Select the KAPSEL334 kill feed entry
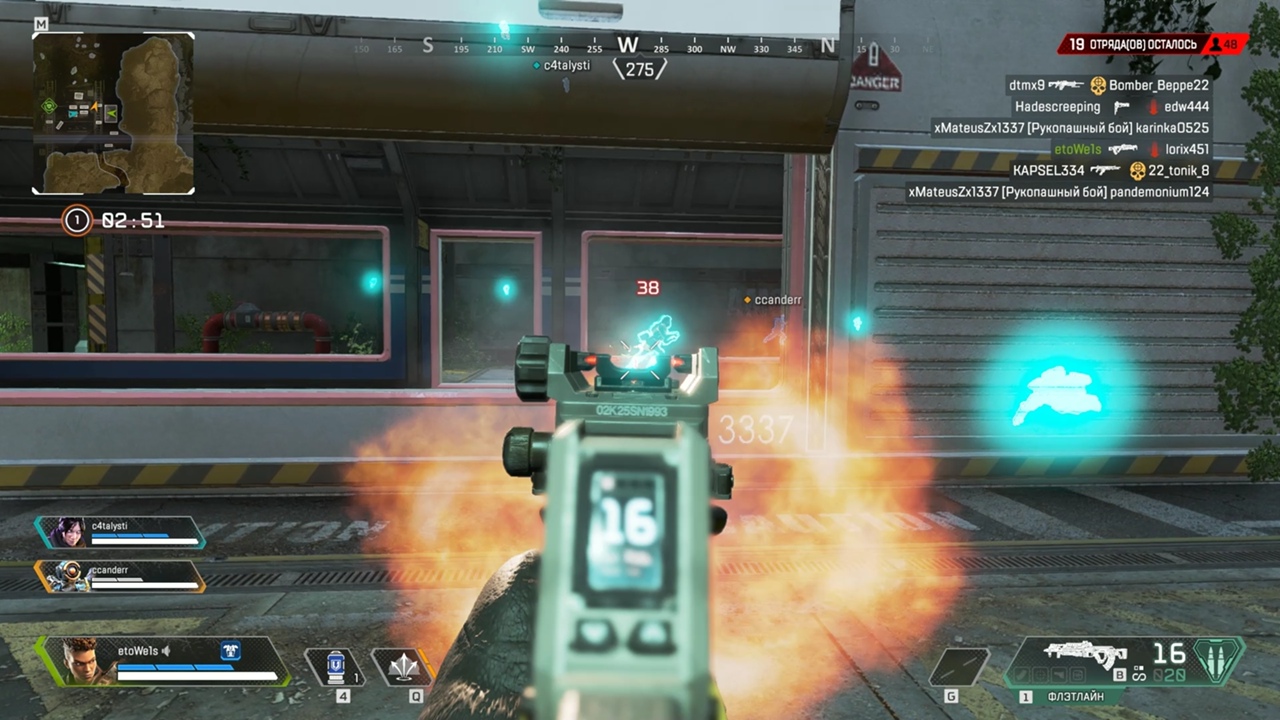The width and height of the screenshot is (1280, 720). pos(1110,171)
